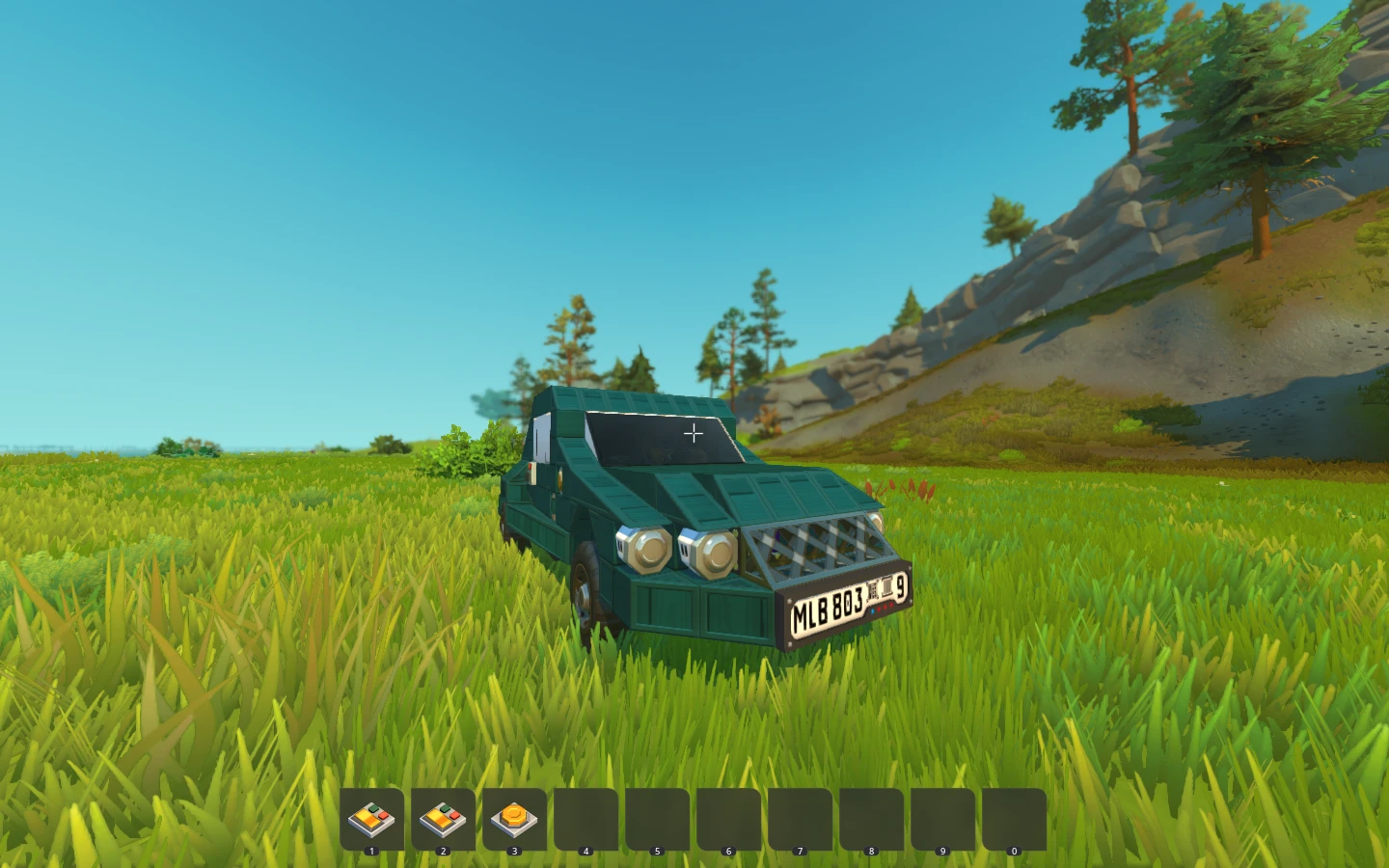Click the "3" number badge under the button item
The width and height of the screenshot is (1389, 868).
pyautogui.click(x=514, y=850)
